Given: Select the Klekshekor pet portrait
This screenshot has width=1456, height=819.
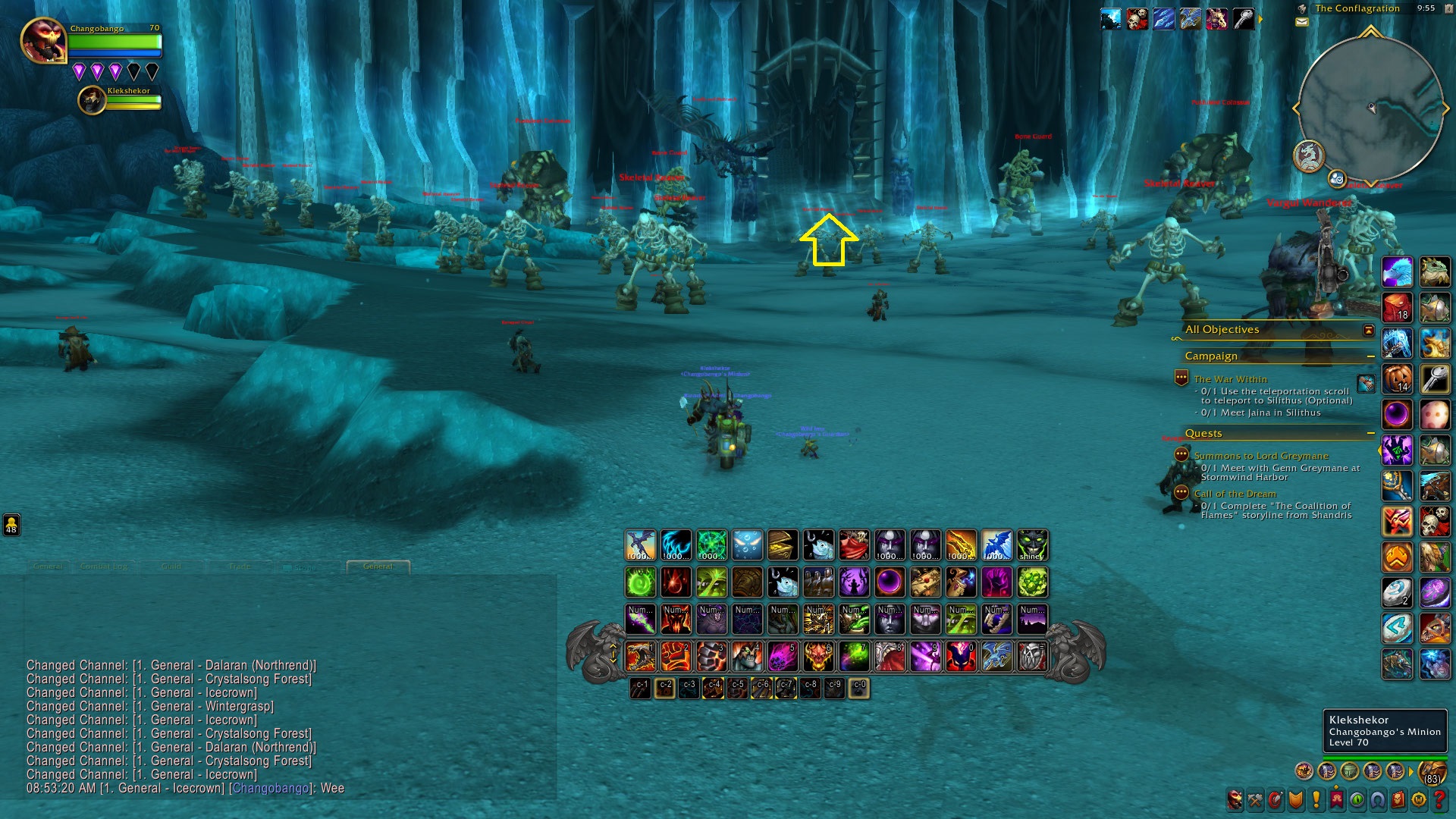Looking at the screenshot, I should click(x=92, y=100).
